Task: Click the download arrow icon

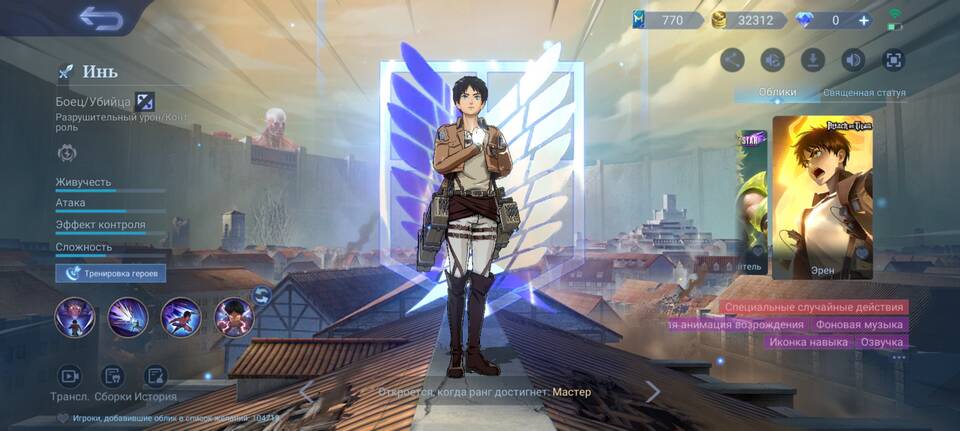Action: pyautogui.click(x=813, y=60)
